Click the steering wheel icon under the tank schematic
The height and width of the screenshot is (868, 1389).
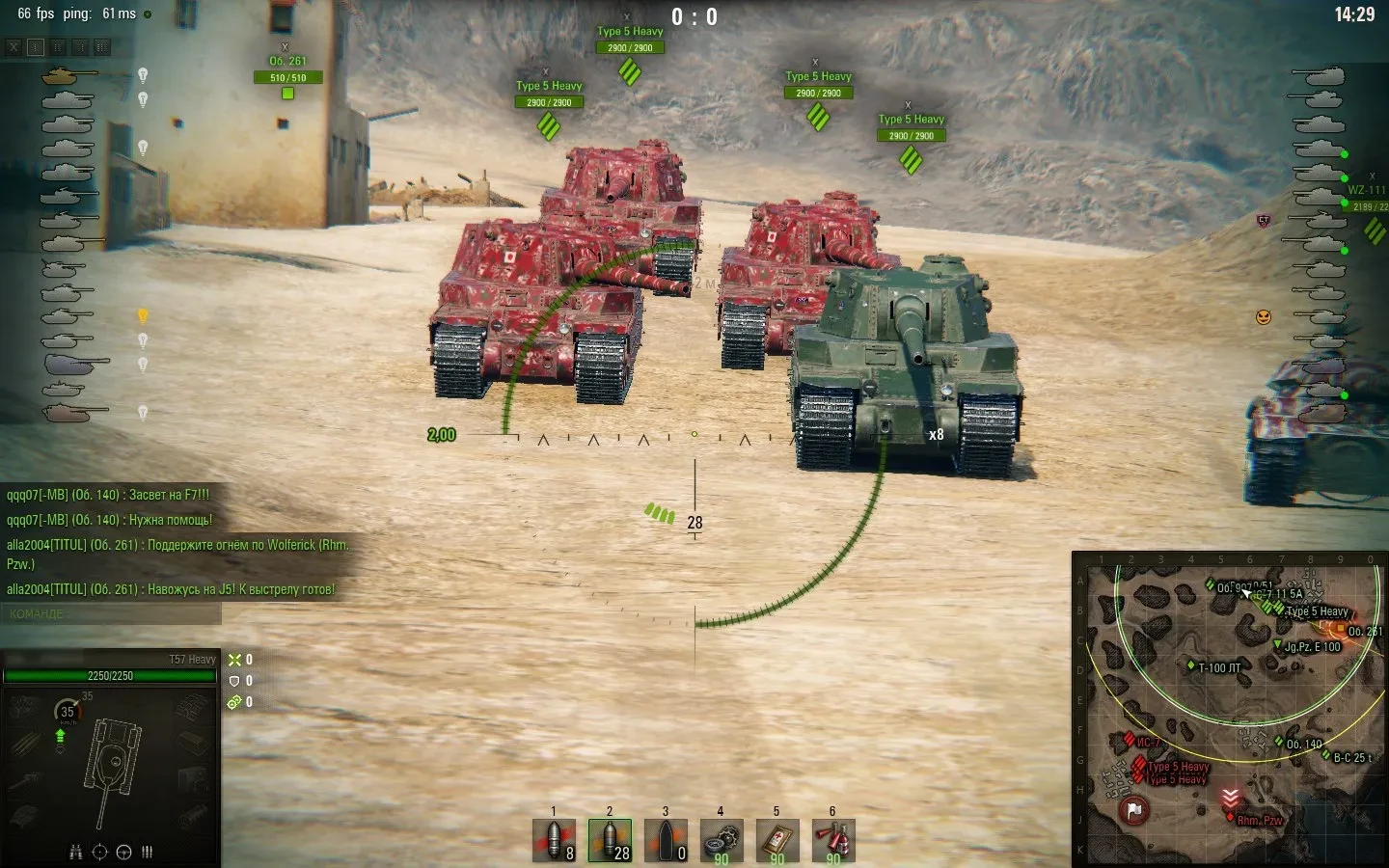point(123,852)
